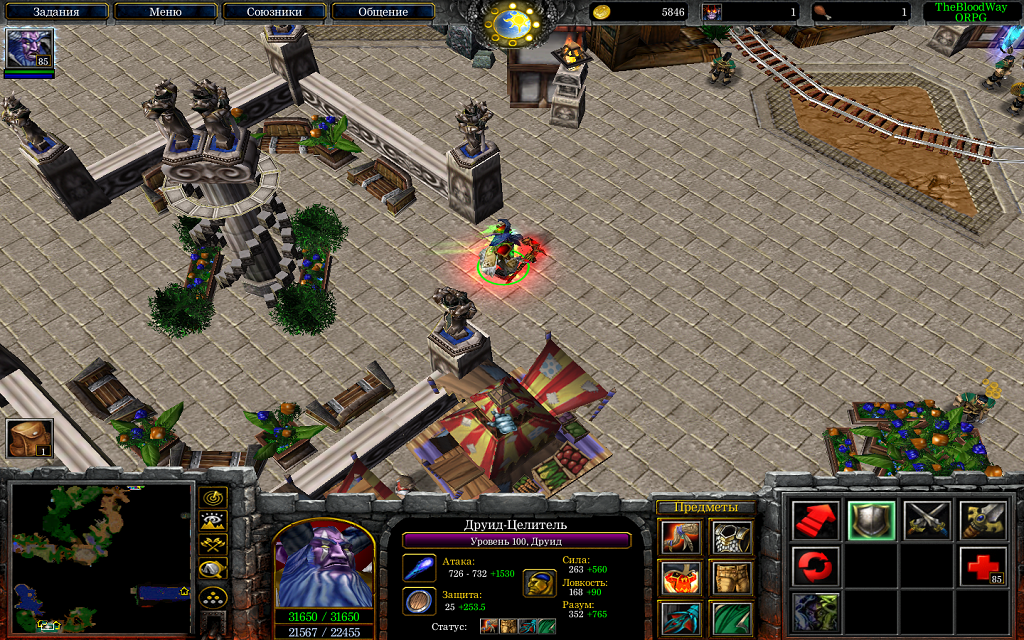The width and height of the screenshot is (1024, 640).
Task: Open the Общение chat log menu
Action: click(382, 12)
